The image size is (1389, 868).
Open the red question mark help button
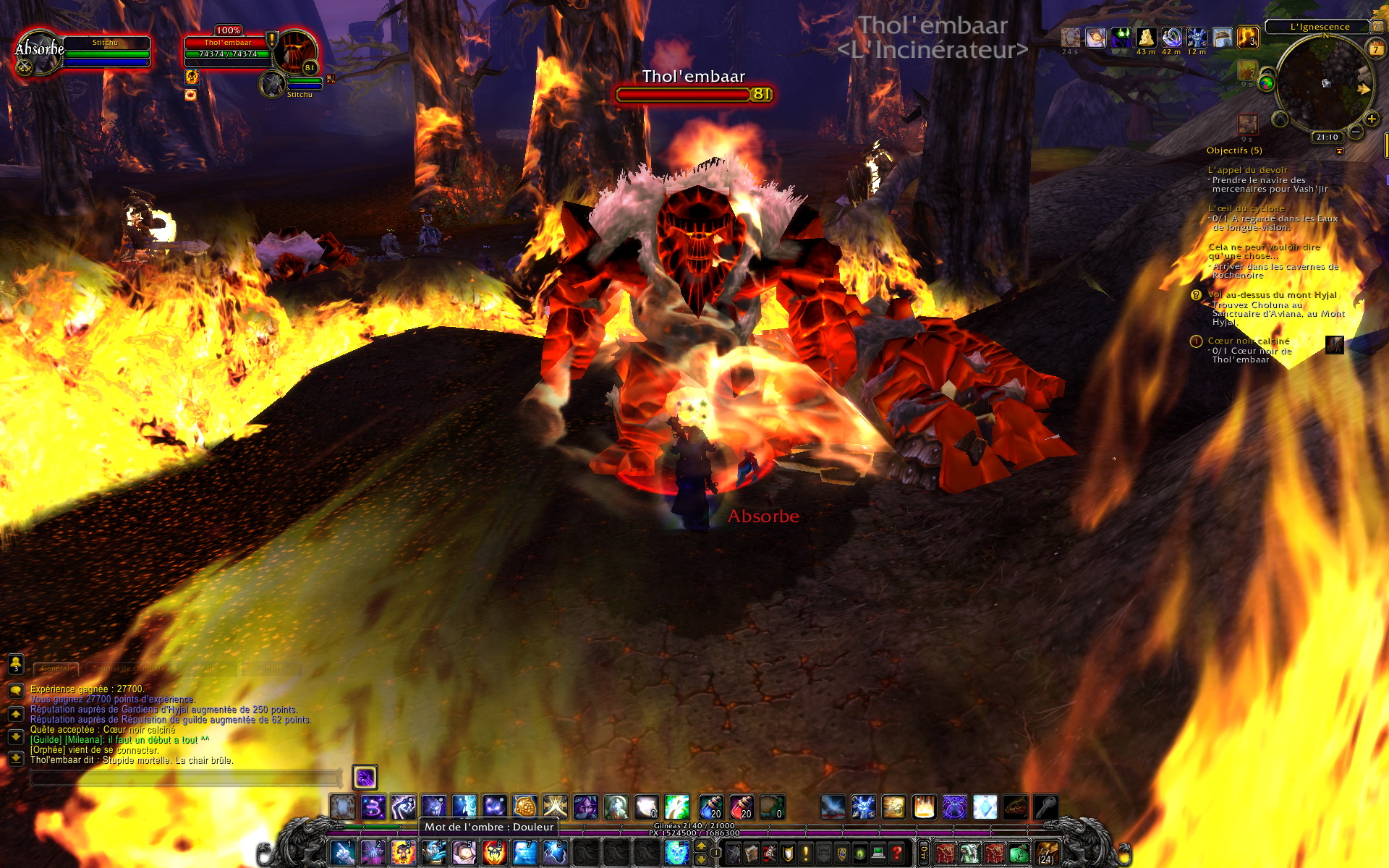(x=896, y=853)
